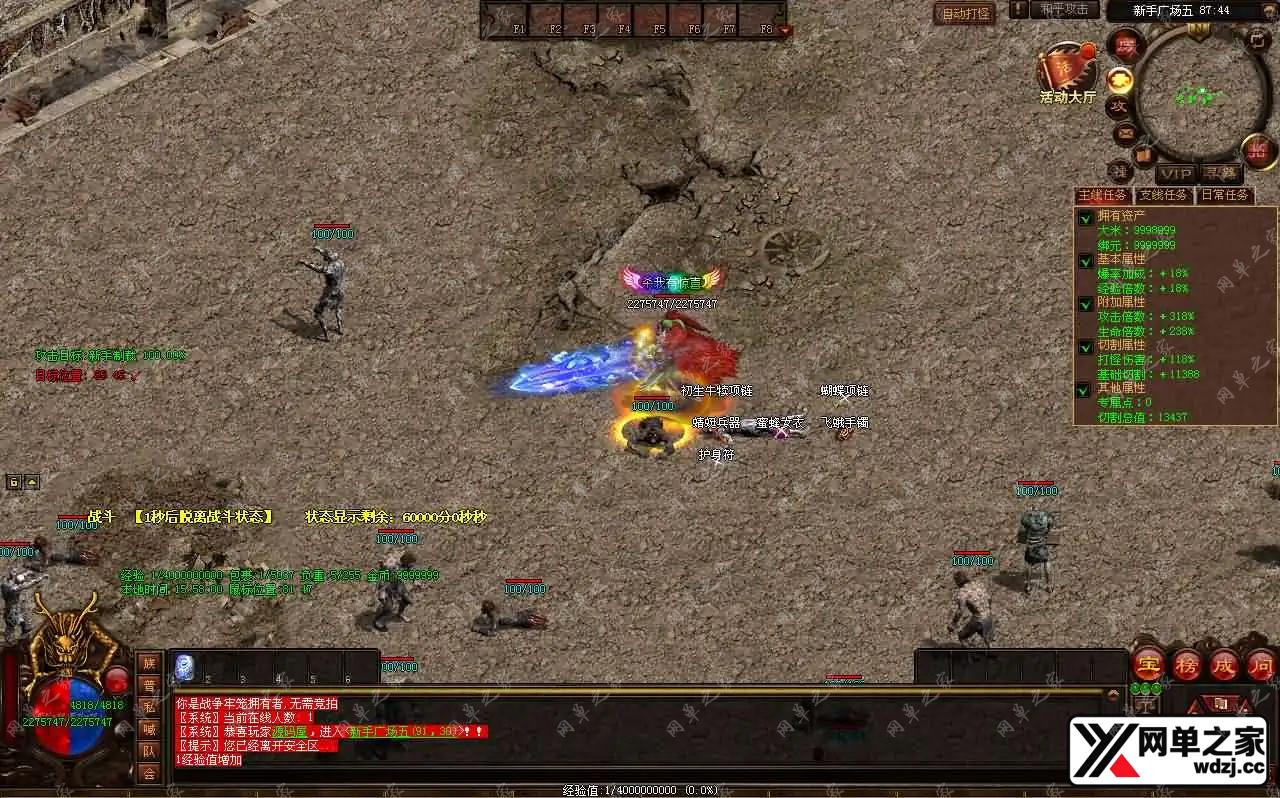Select the 队 team chat channel
The image size is (1280, 798).
[149, 751]
